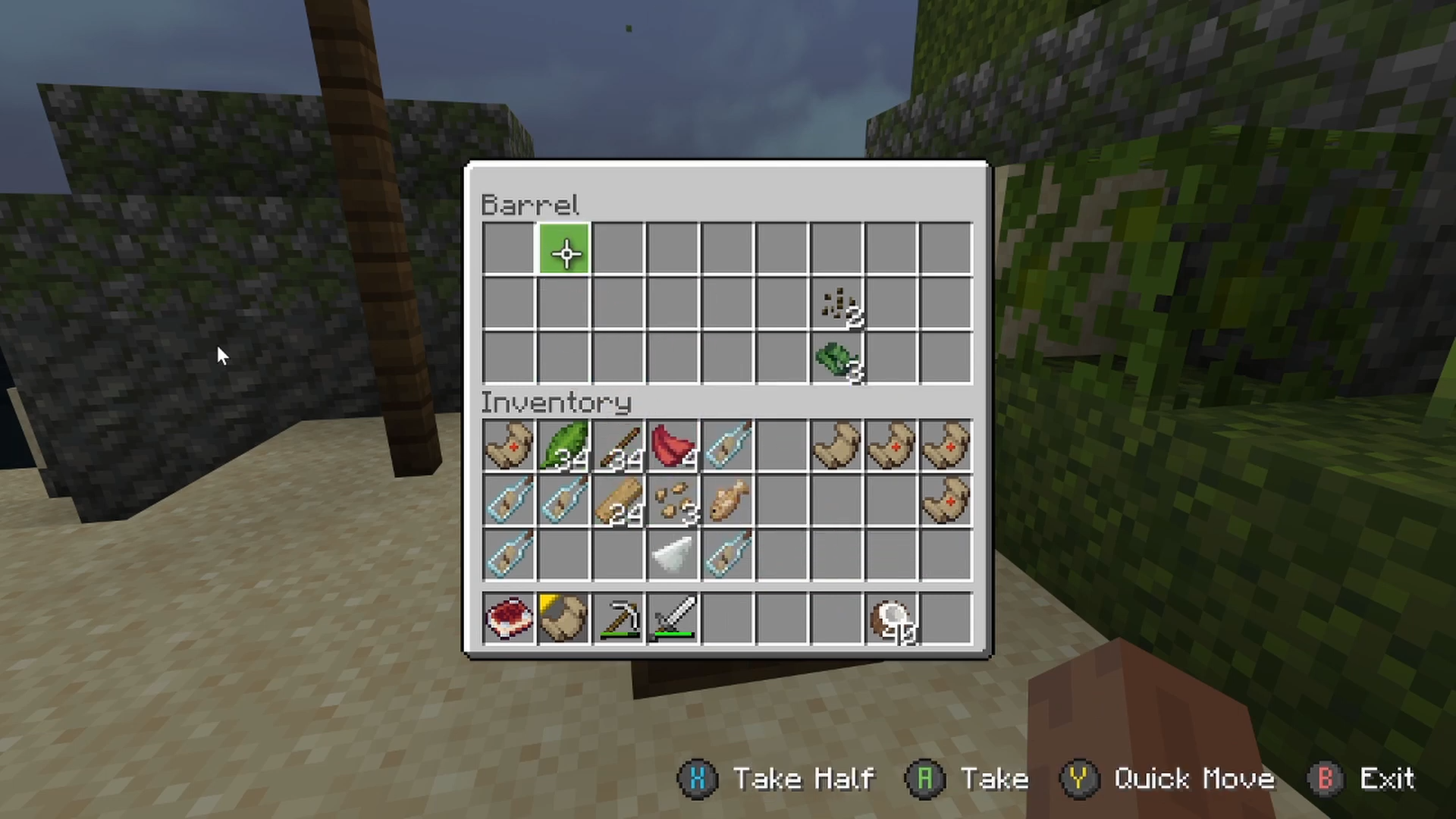The height and width of the screenshot is (819, 1456).
Task: Choose the stick stack in inventory
Action: tap(619, 446)
